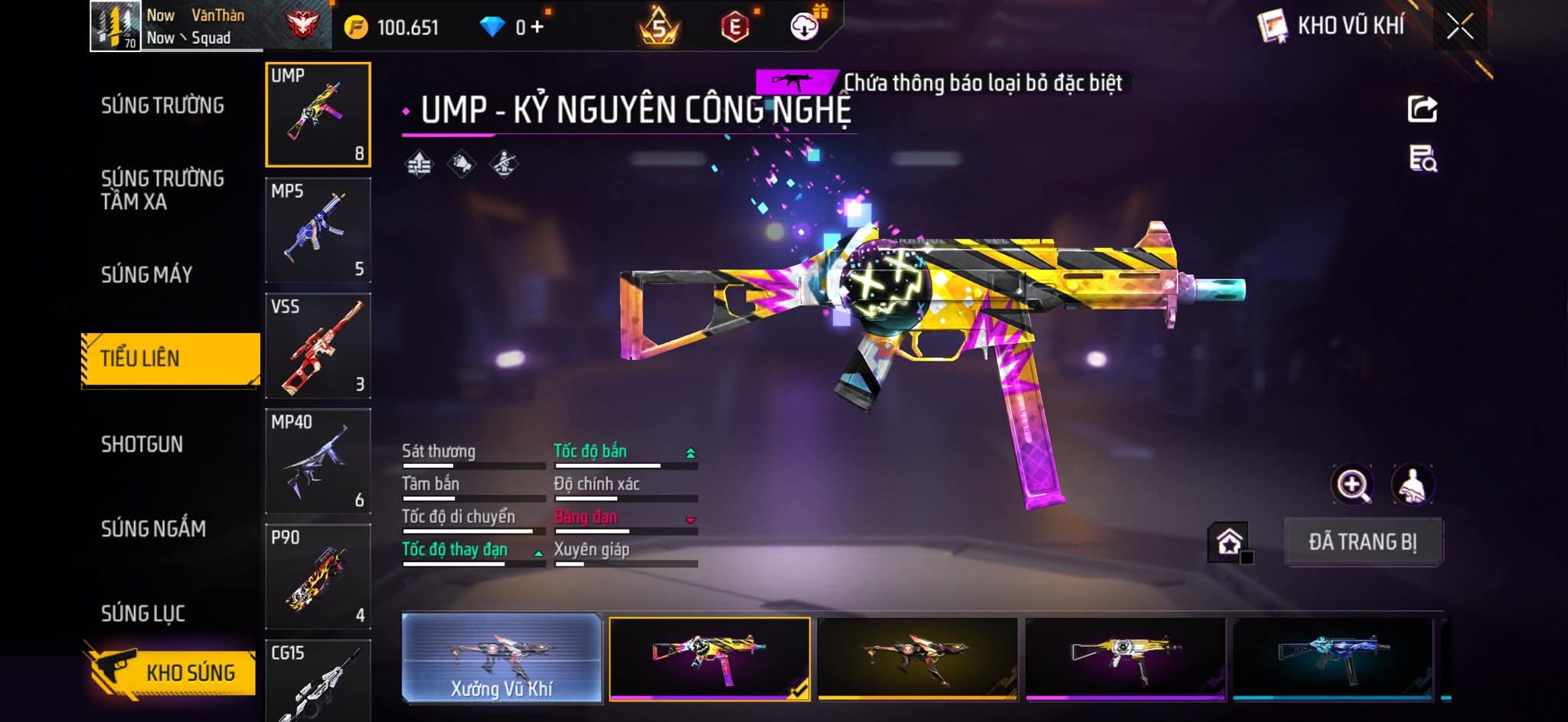Open Xưởng Vũ Khí weapon workshop

(x=501, y=658)
